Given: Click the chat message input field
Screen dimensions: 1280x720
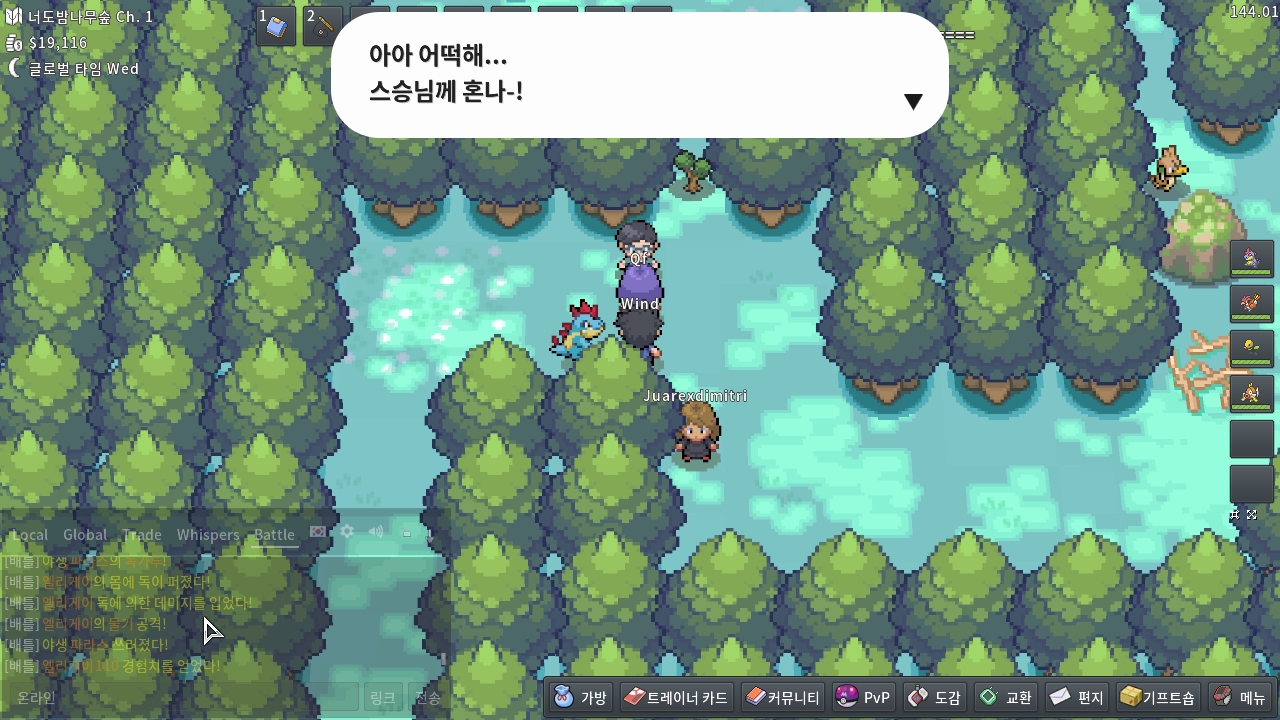Looking at the screenshot, I should (x=180, y=697).
